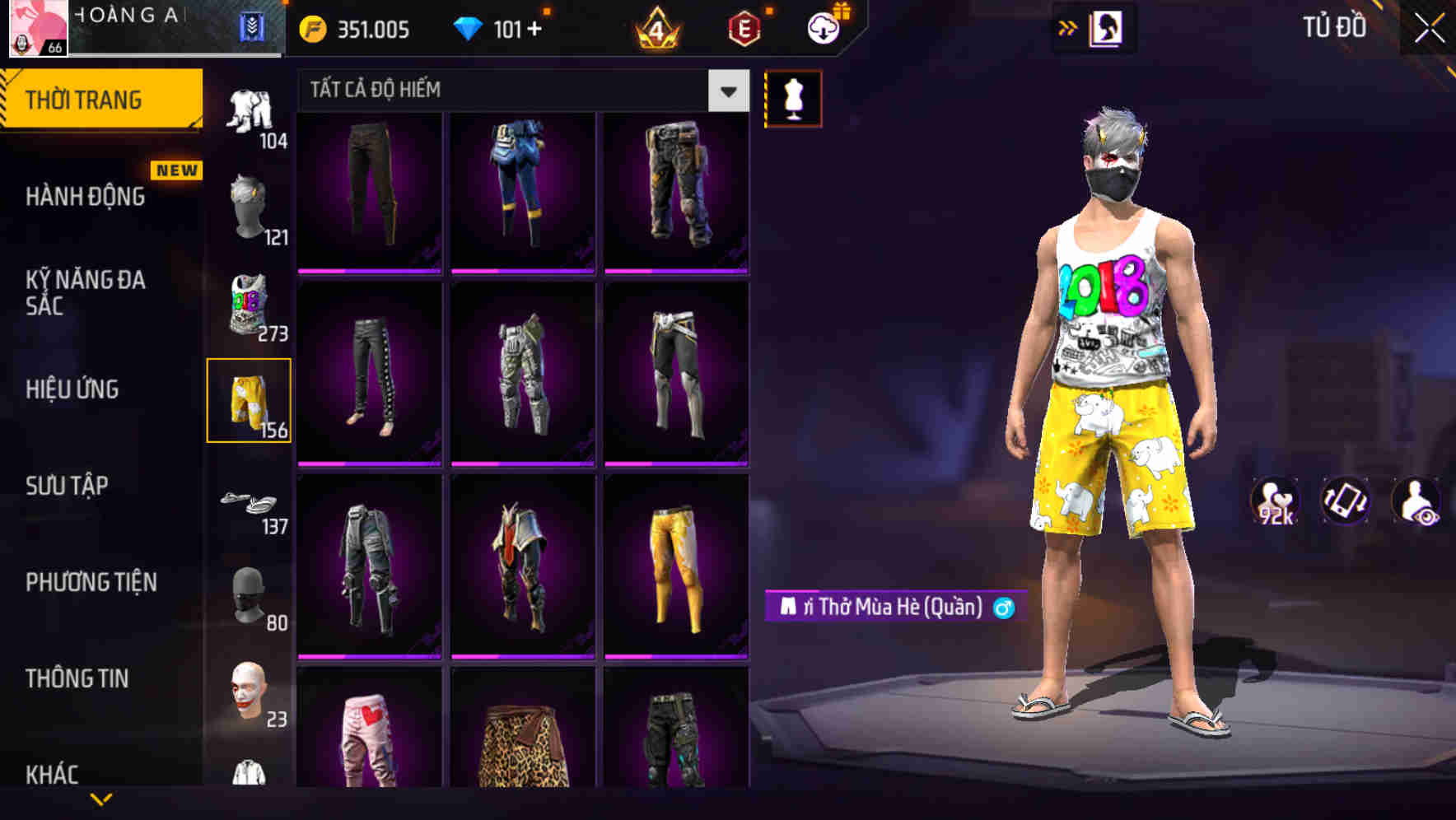Select the mask category icon with 80 items
This screenshot has height=820, width=1456.
click(248, 595)
